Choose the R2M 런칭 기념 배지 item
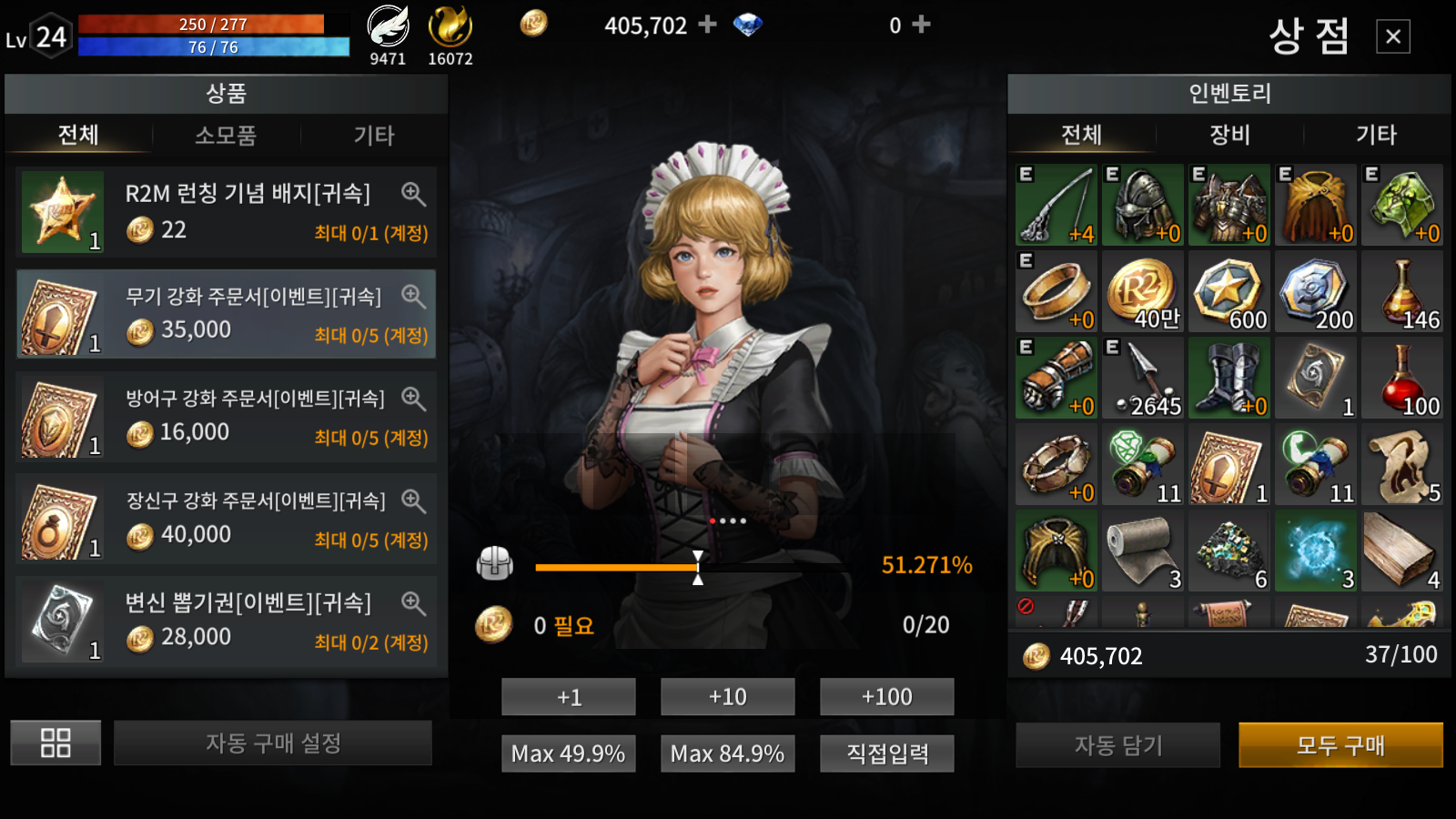The image size is (1456, 819). [226, 212]
